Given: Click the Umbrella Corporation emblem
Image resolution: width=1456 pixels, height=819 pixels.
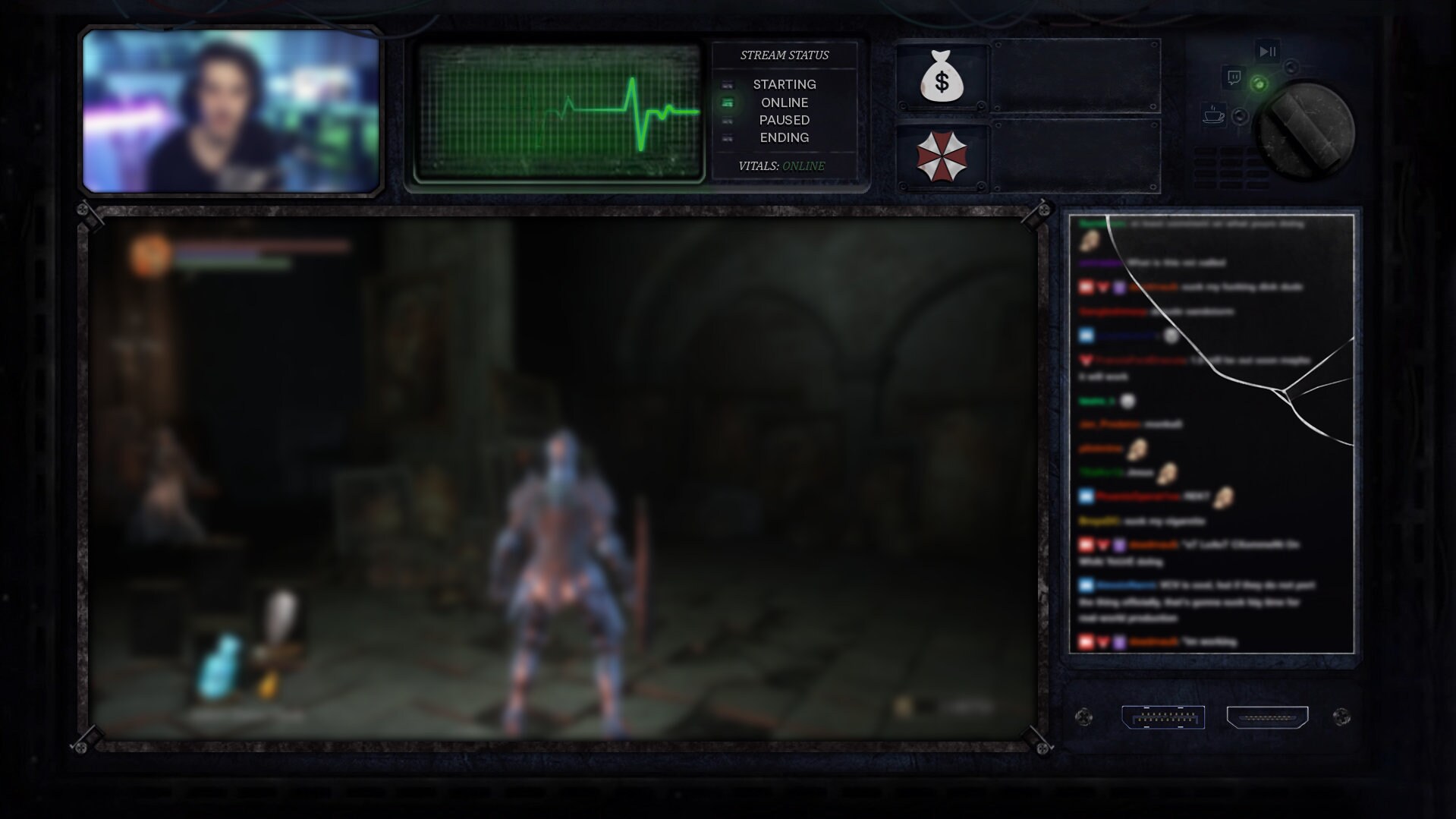Looking at the screenshot, I should point(943,156).
